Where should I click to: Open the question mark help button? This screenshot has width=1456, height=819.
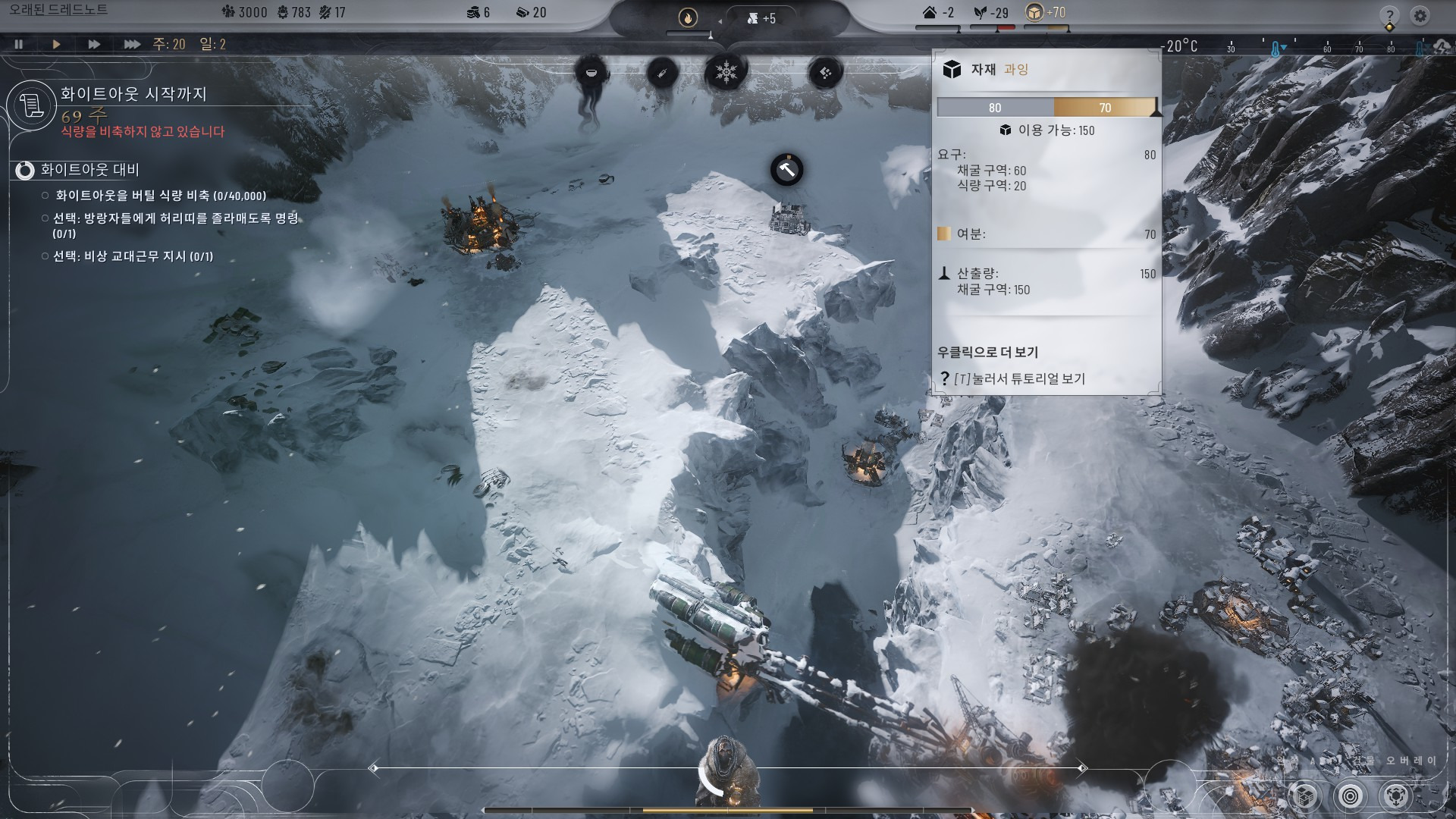point(1389,15)
